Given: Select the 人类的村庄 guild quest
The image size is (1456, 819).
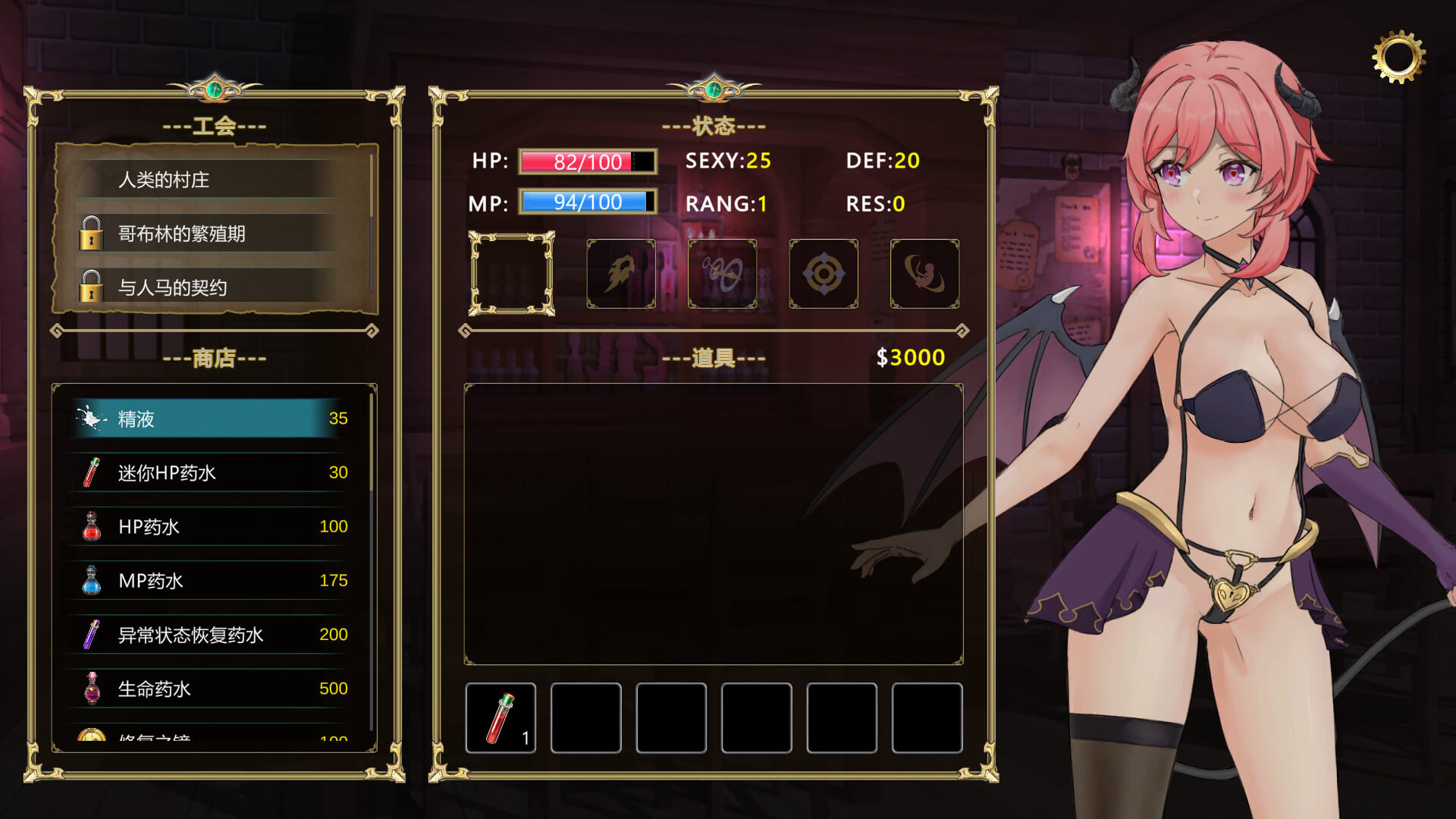Looking at the screenshot, I should 212,180.
